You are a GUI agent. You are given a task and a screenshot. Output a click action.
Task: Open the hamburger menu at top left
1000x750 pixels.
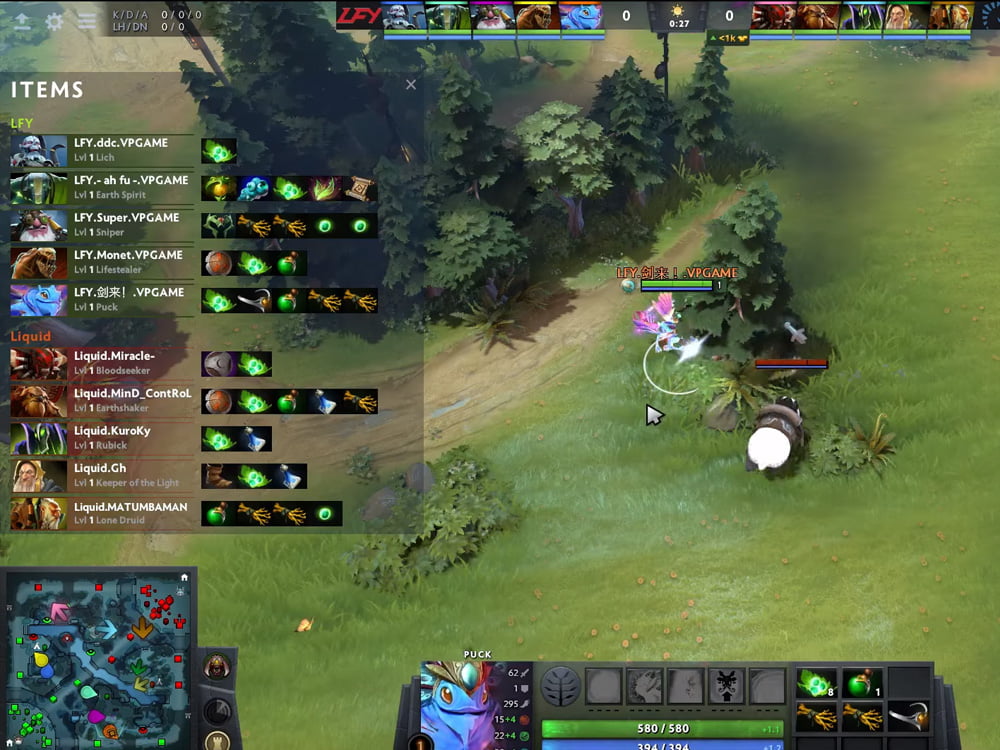click(x=88, y=21)
